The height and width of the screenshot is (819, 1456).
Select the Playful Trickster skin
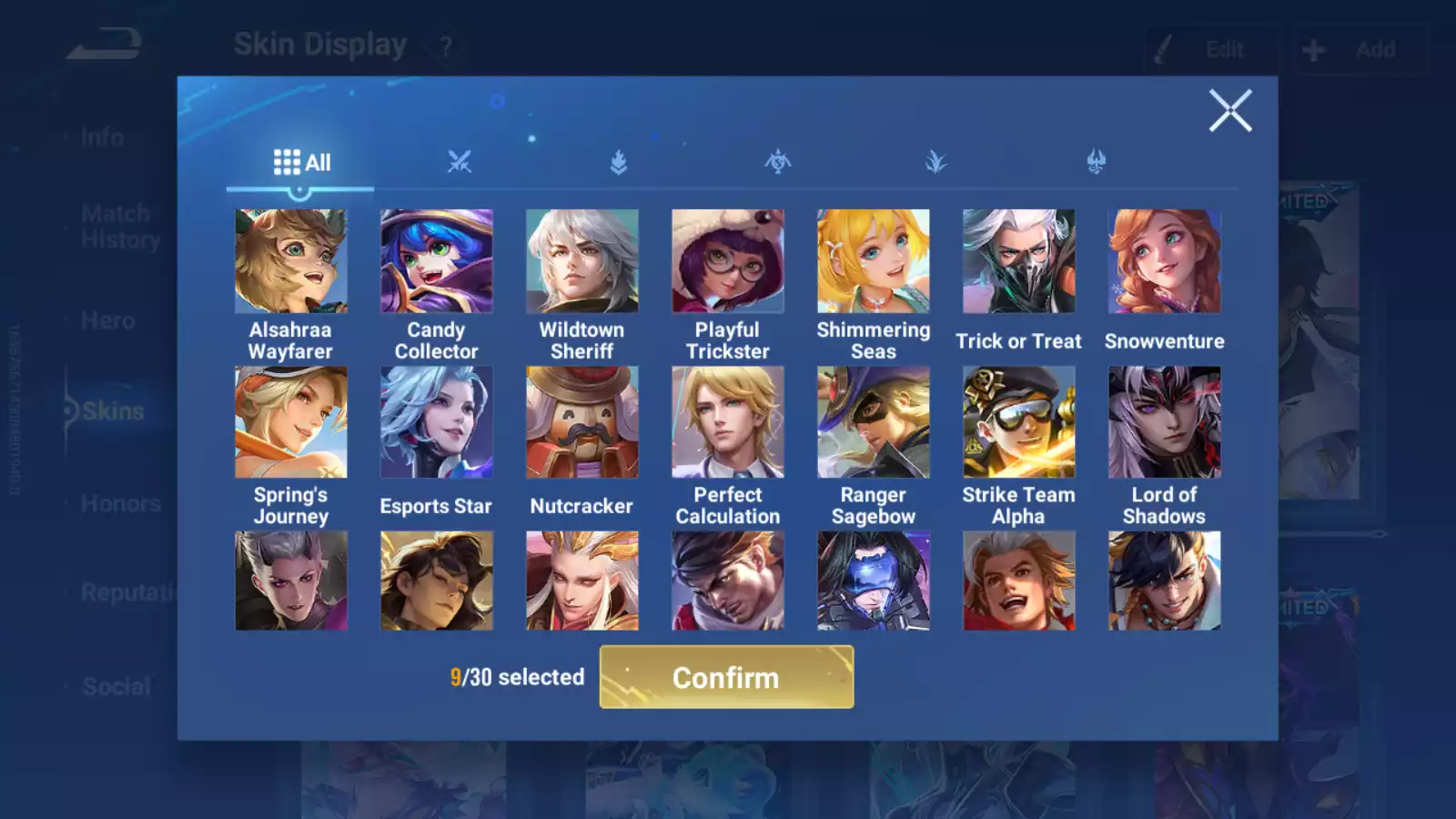tap(728, 262)
